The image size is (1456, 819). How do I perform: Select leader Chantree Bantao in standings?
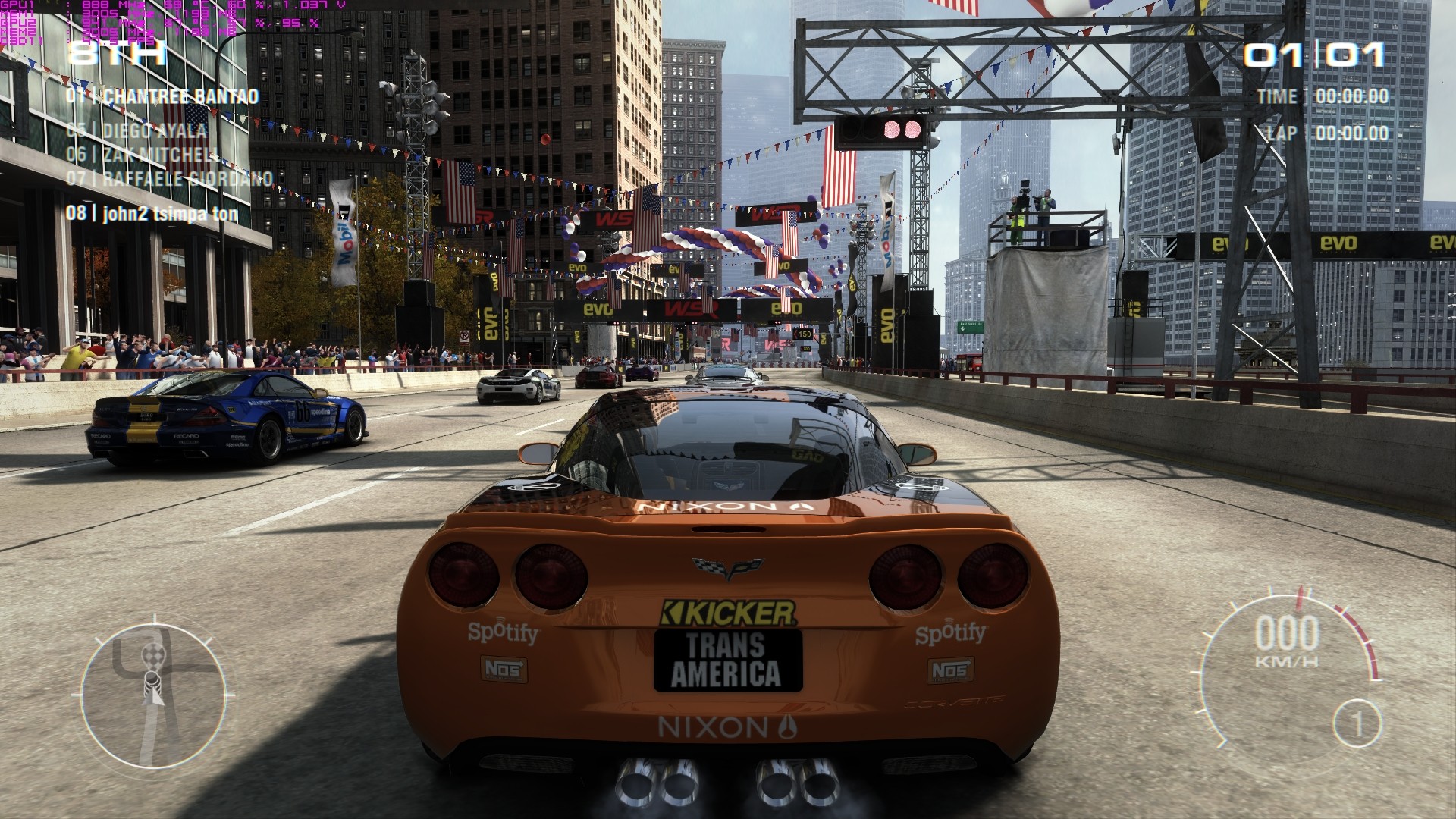[x=162, y=96]
